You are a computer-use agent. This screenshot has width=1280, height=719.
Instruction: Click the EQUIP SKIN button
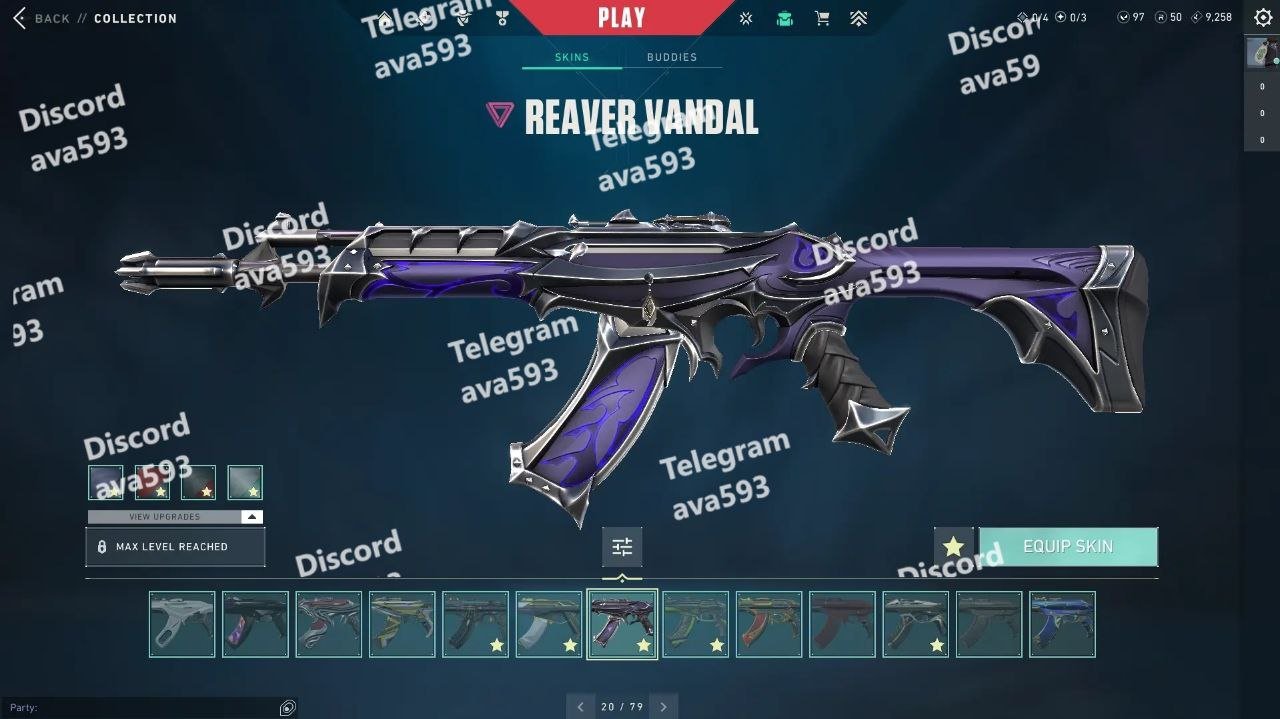tap(1068, 547)
